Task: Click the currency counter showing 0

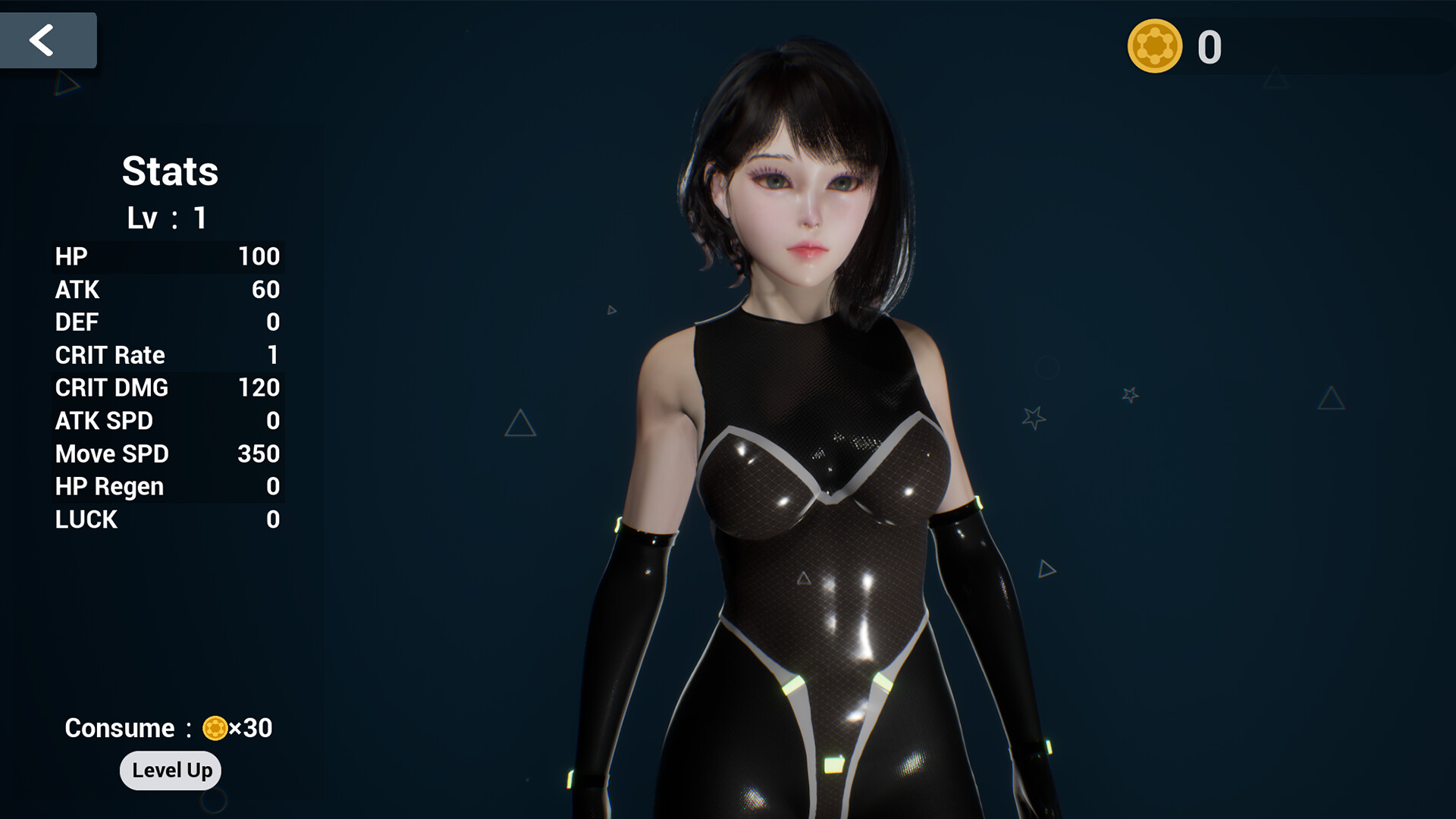Action: (x=1210, y=47)
